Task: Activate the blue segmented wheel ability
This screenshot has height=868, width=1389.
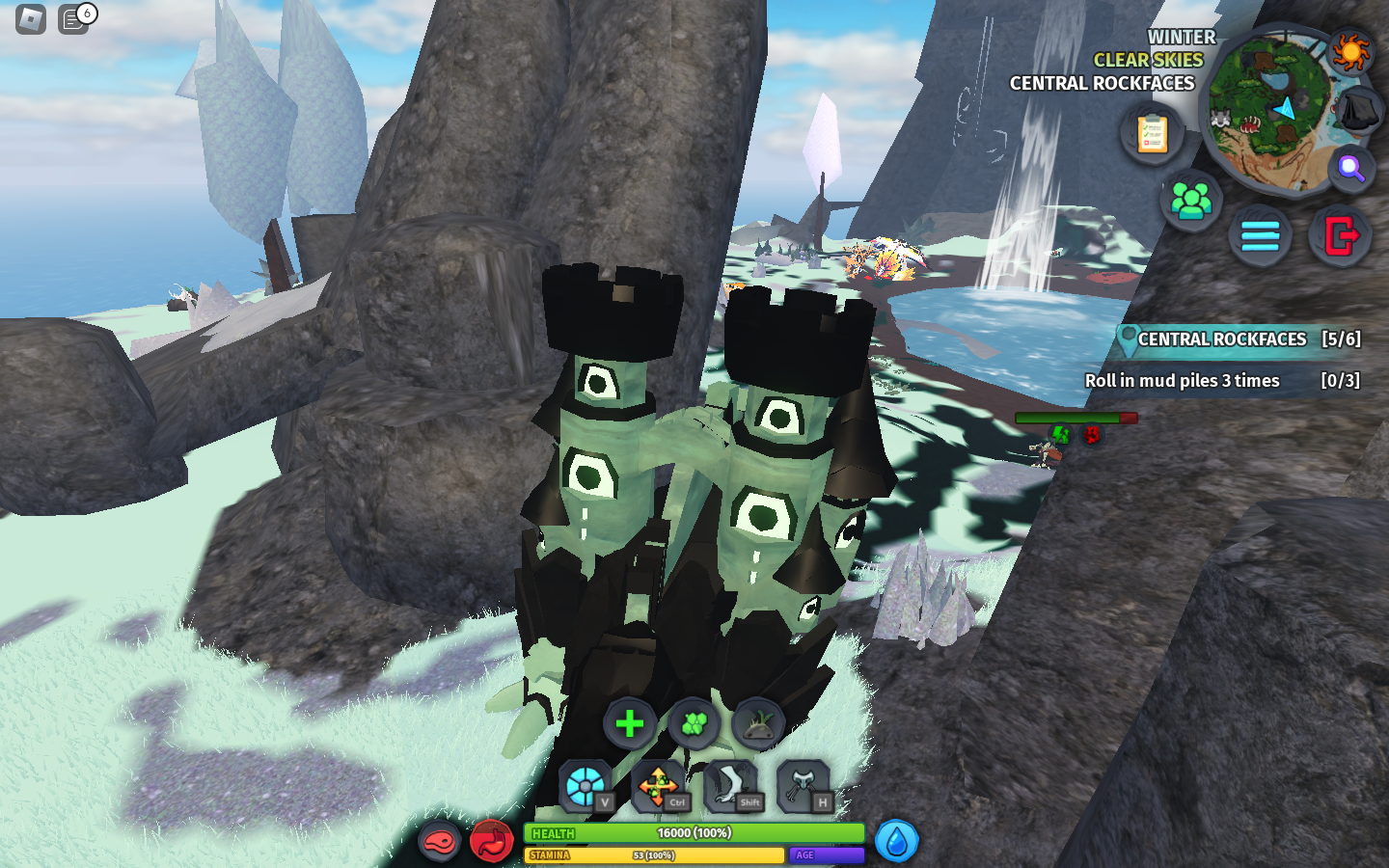Action: pos(586,786)
